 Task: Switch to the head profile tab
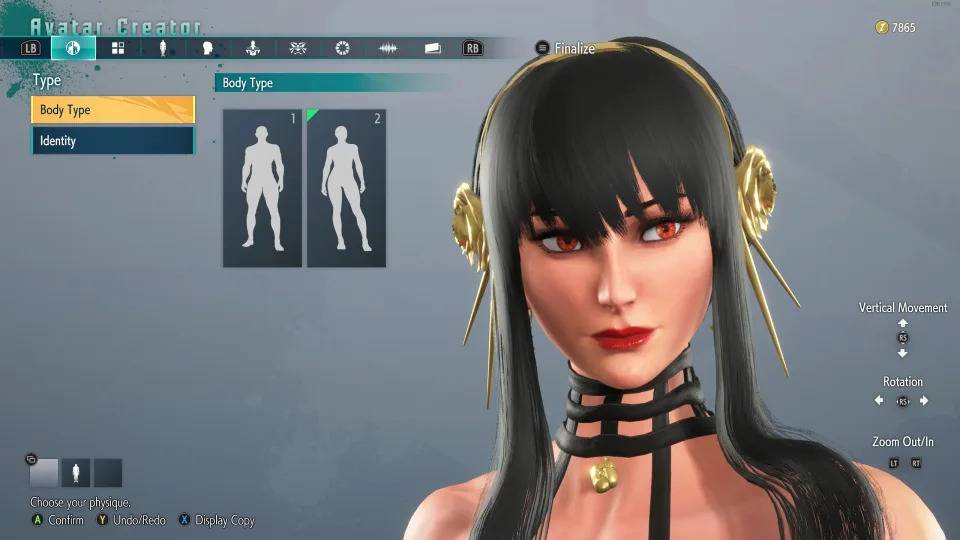(208, 48)
